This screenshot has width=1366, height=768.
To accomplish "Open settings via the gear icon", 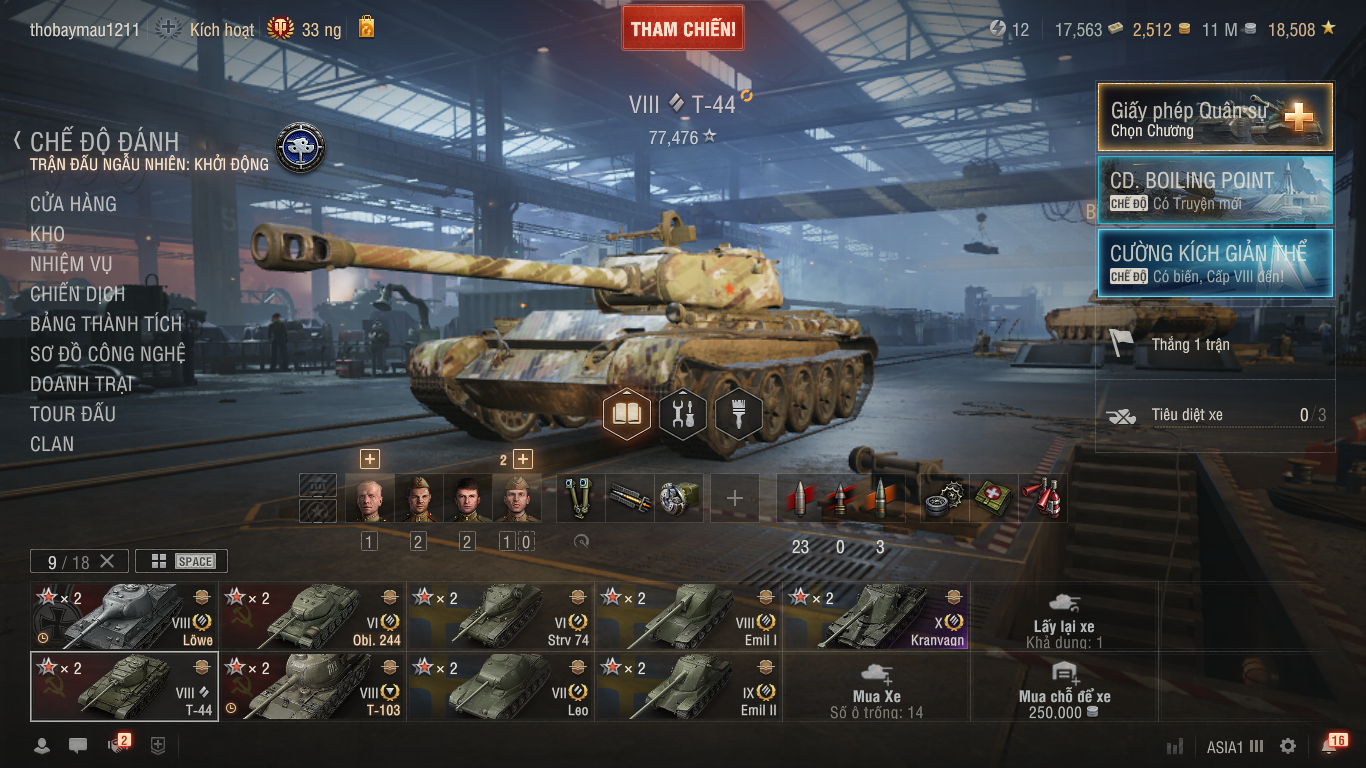I will pos(1288,746).
